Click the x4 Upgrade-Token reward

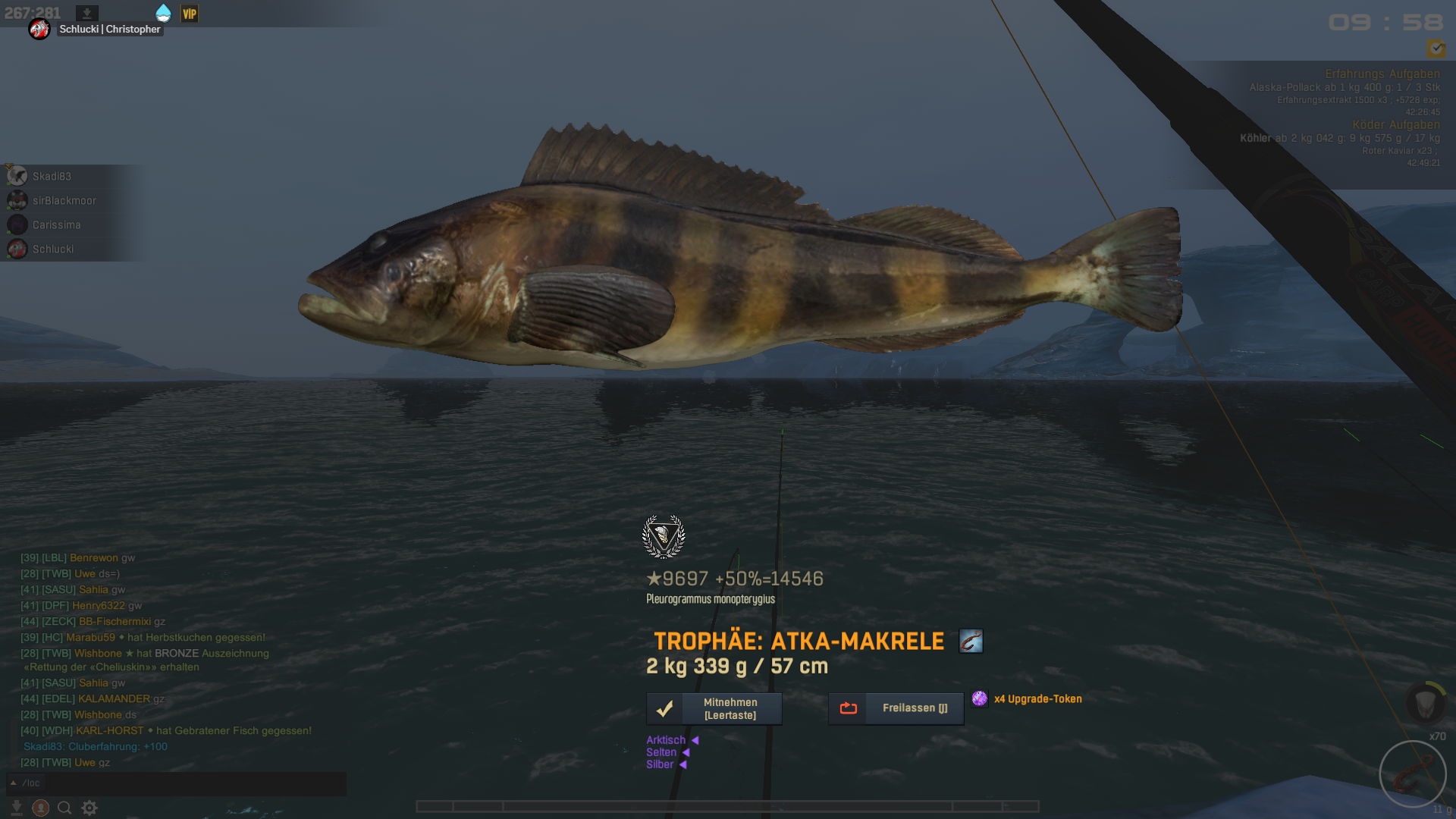point(1029,698)
